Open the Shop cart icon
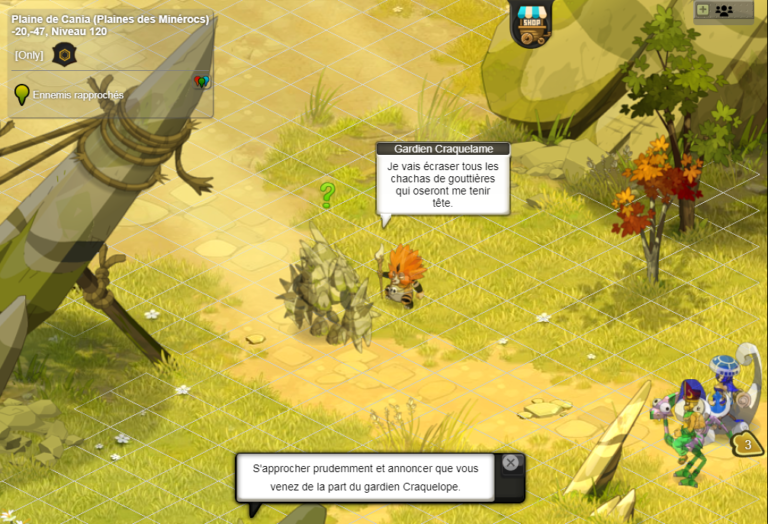Viewport: 768px width, 524px height. click(531, 23)
